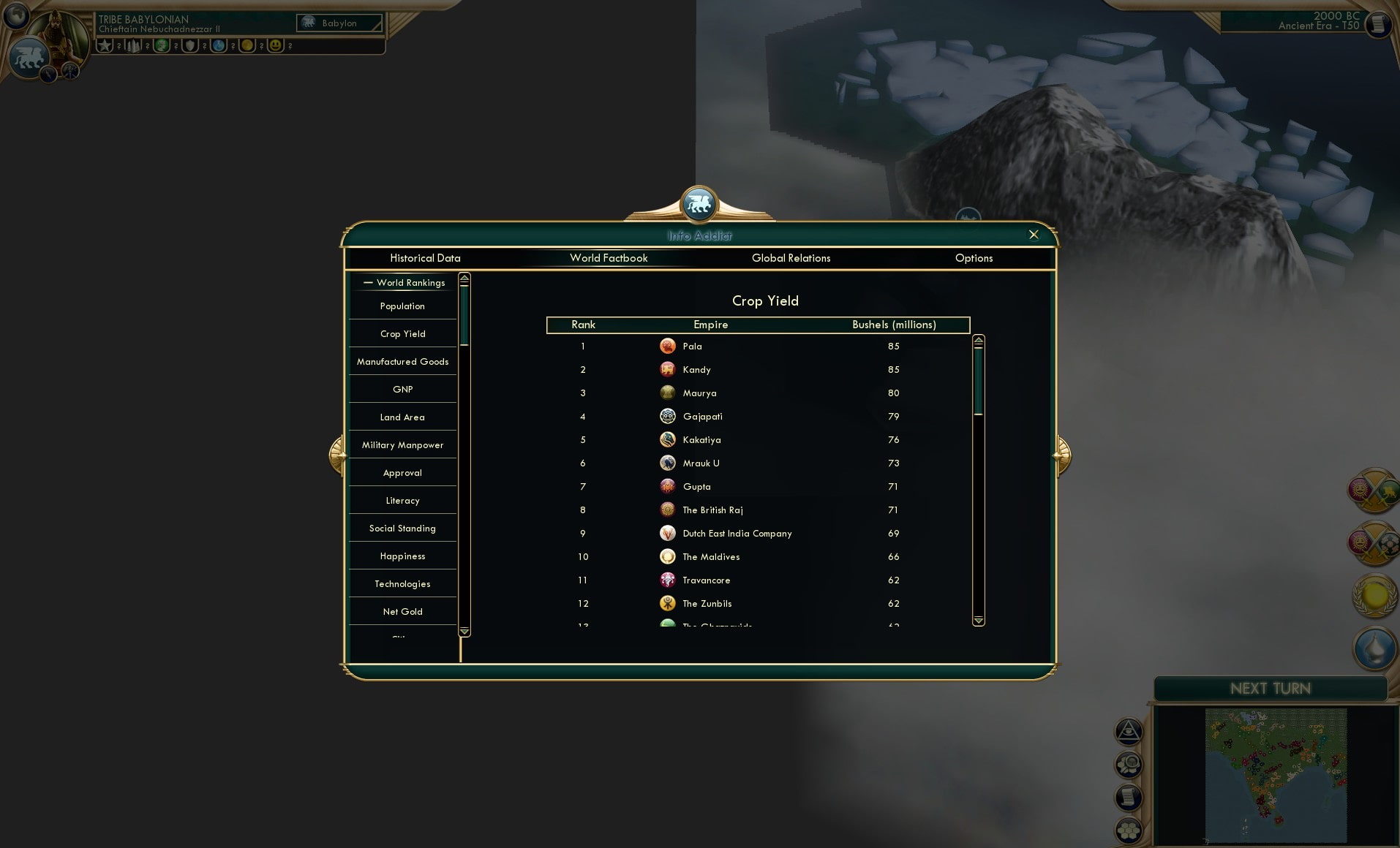Toggle resource icons with the magnifier button
Screen dimensions: 1400x848
coord(1129,764)
